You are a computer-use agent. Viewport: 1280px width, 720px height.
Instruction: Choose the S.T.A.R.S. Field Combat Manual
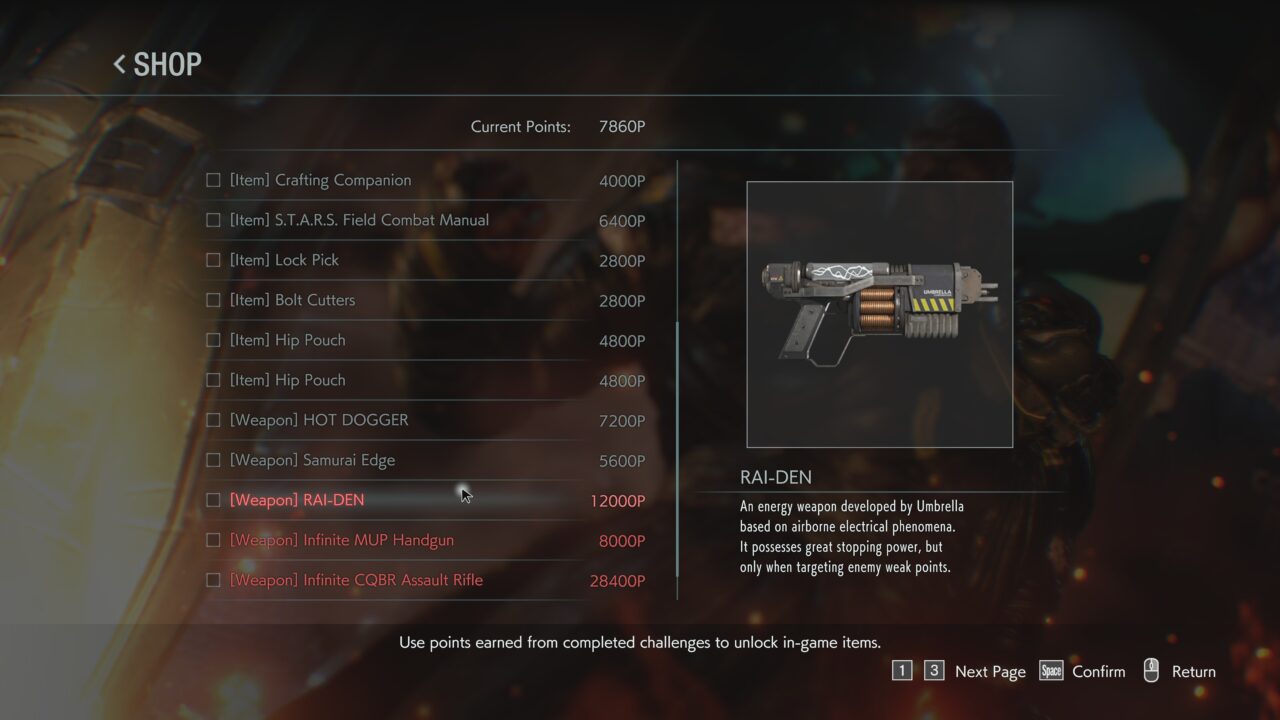[359, 221]
